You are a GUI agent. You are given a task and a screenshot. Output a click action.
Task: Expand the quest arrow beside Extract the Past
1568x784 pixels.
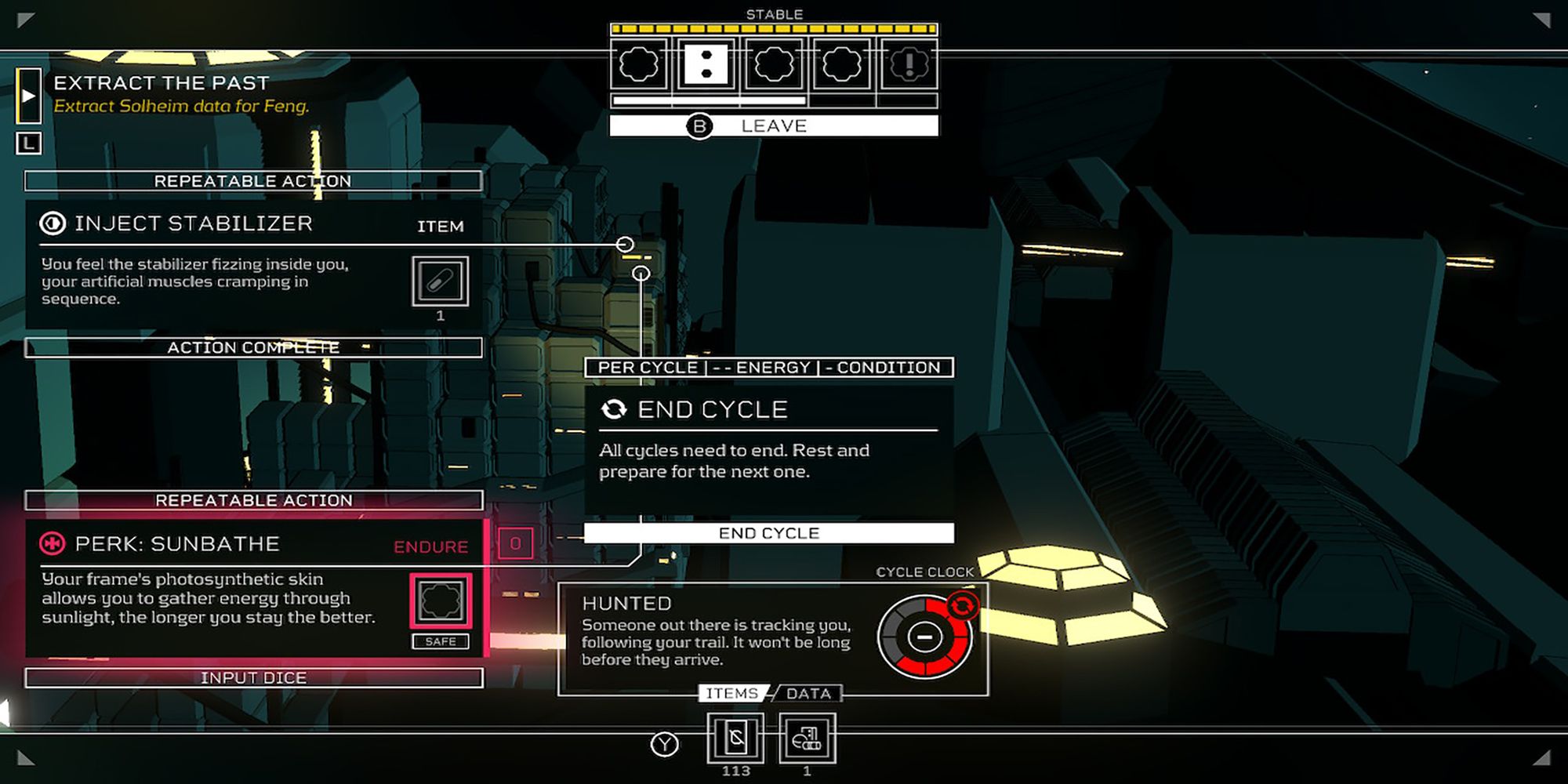click(x=29, y=96)
